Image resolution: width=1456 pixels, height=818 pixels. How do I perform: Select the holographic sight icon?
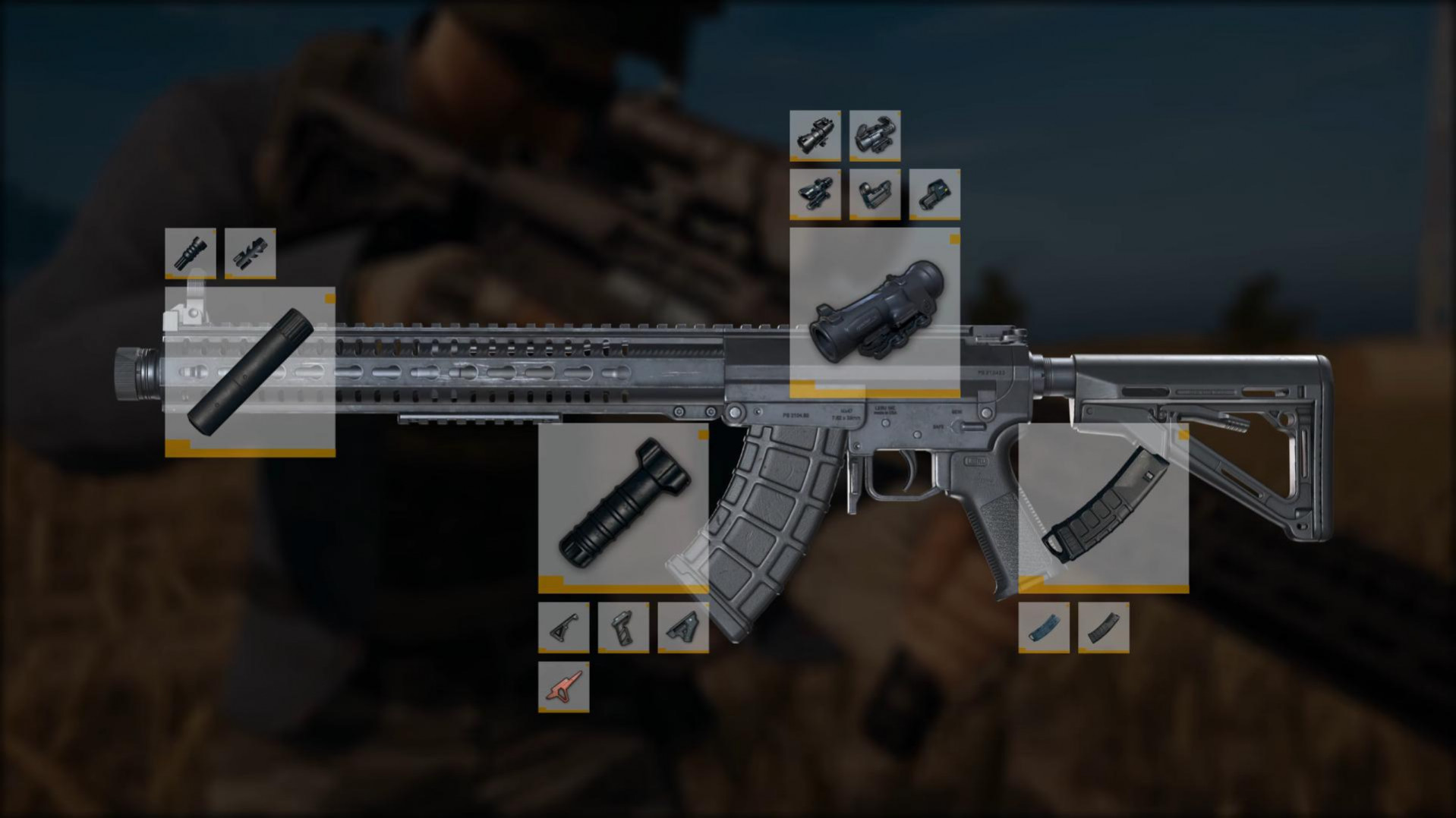tap(935, 193)
